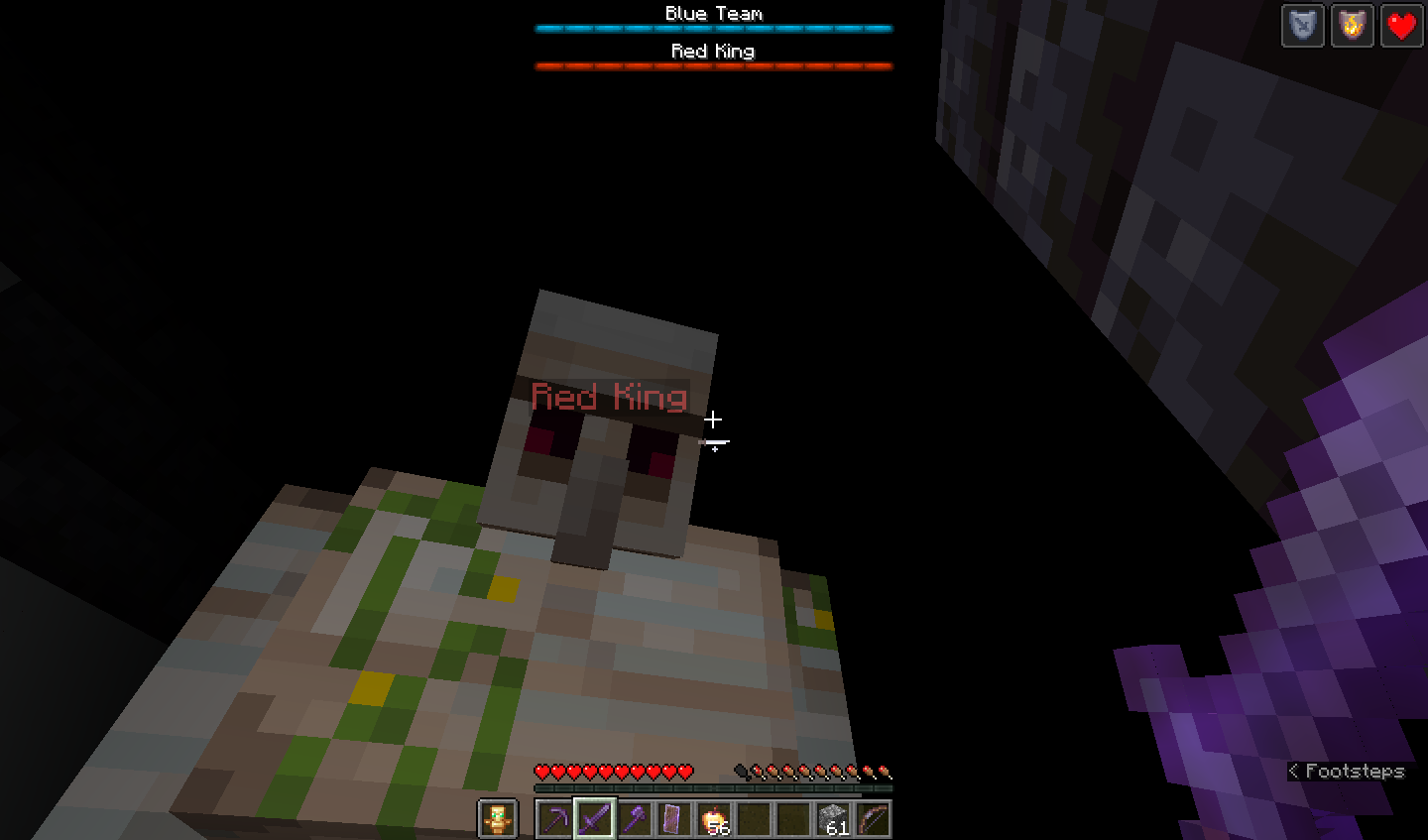Click the totem of undying offhand slot
Image resolution: width=1428 pixels, height=840 pixels.
[x=497, y=817]
